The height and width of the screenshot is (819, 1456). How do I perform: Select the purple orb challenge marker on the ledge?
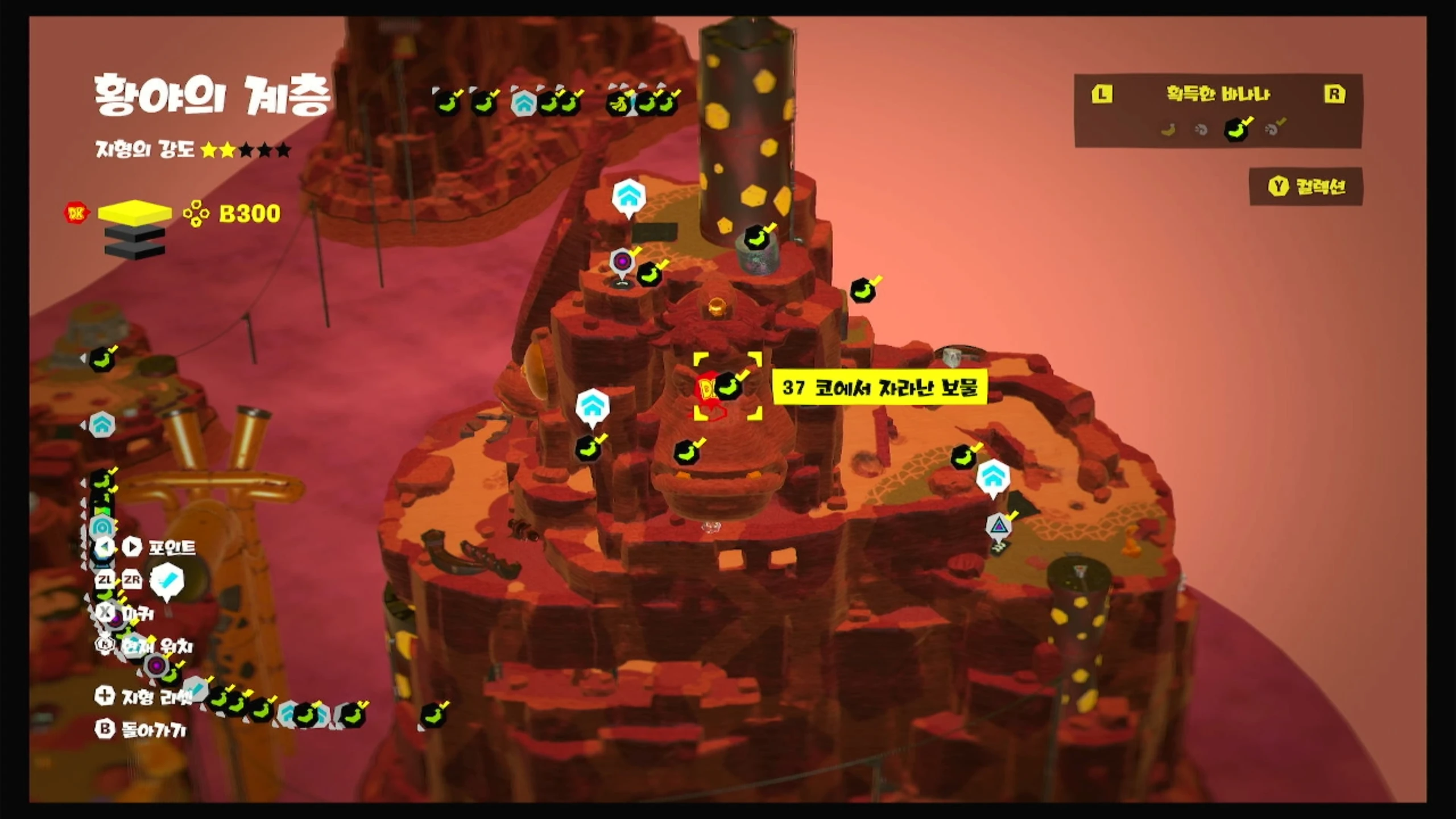pos(622,262)
